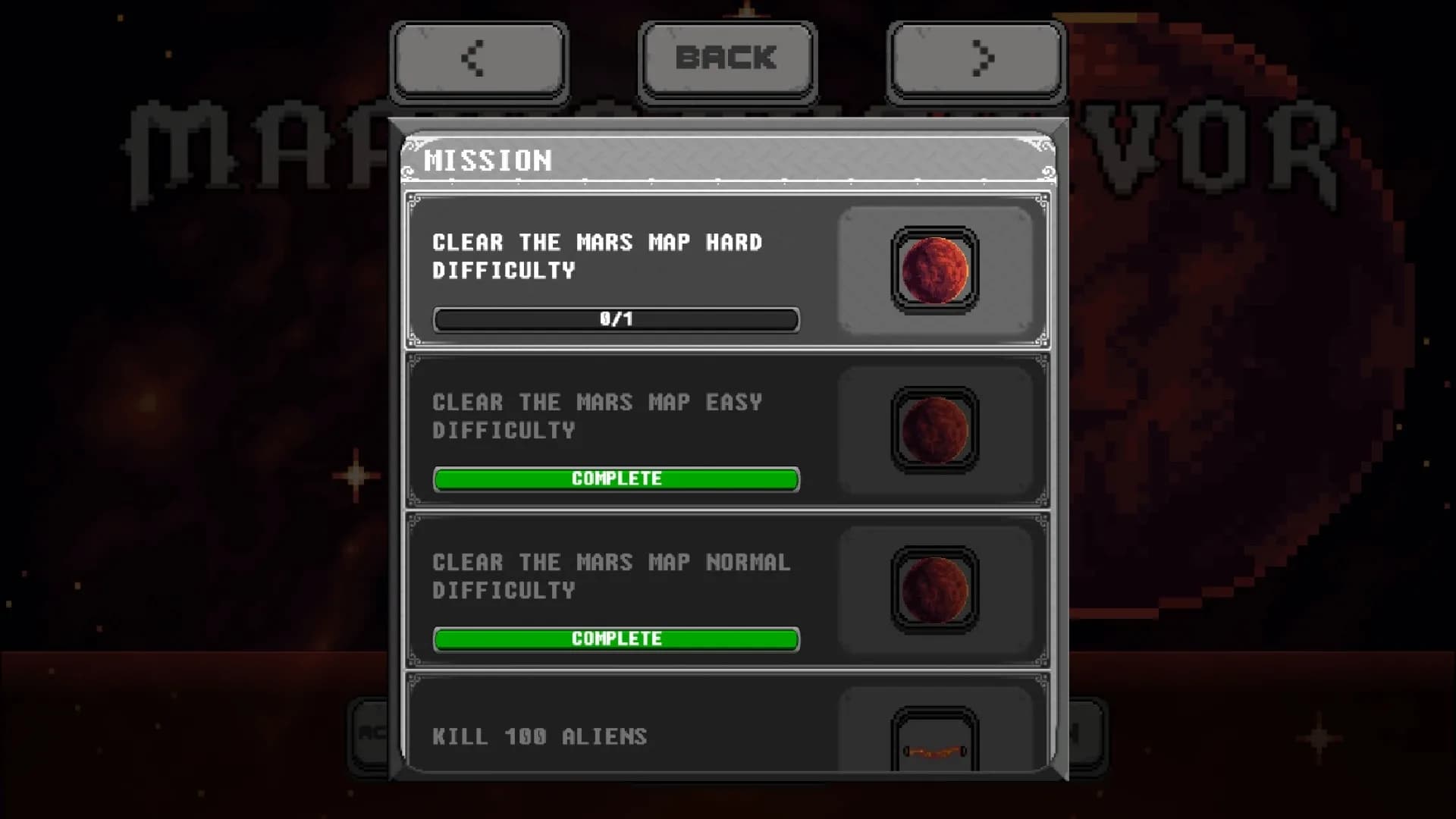The image size is (1456, 819).
Task: Click the green COMPLETE bar on easy difficulty mission
Action: (616, 479)
